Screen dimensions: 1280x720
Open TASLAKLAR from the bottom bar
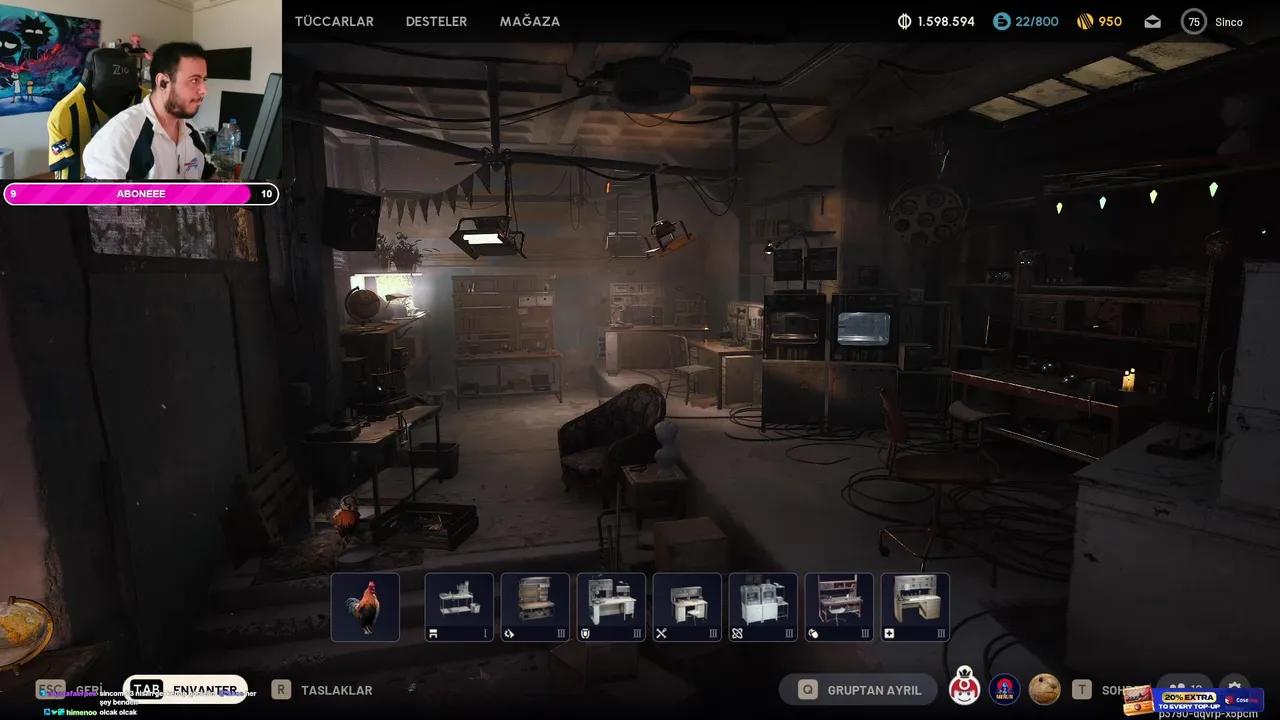340,690
